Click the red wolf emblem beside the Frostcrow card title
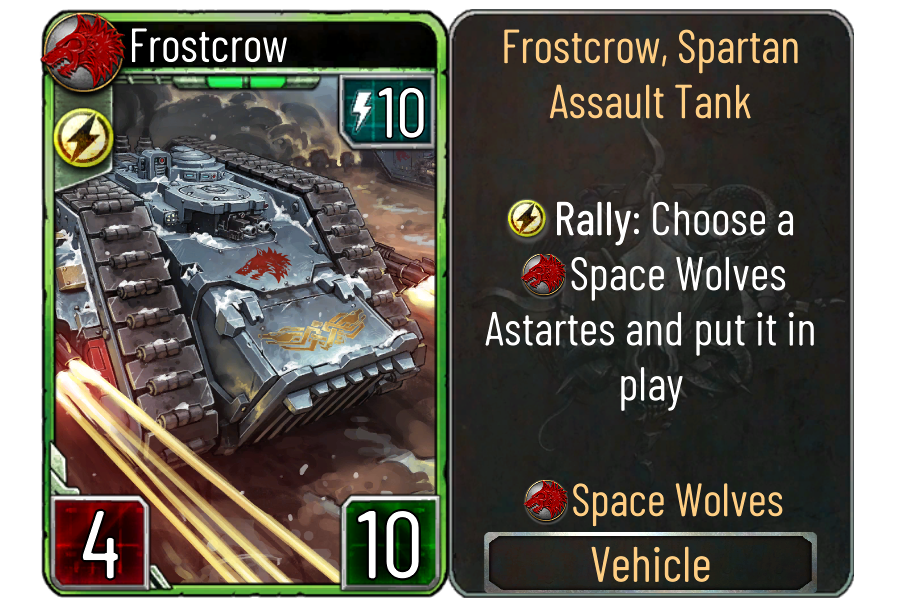The width and height of the screenshot is (900, 600). 77,48
